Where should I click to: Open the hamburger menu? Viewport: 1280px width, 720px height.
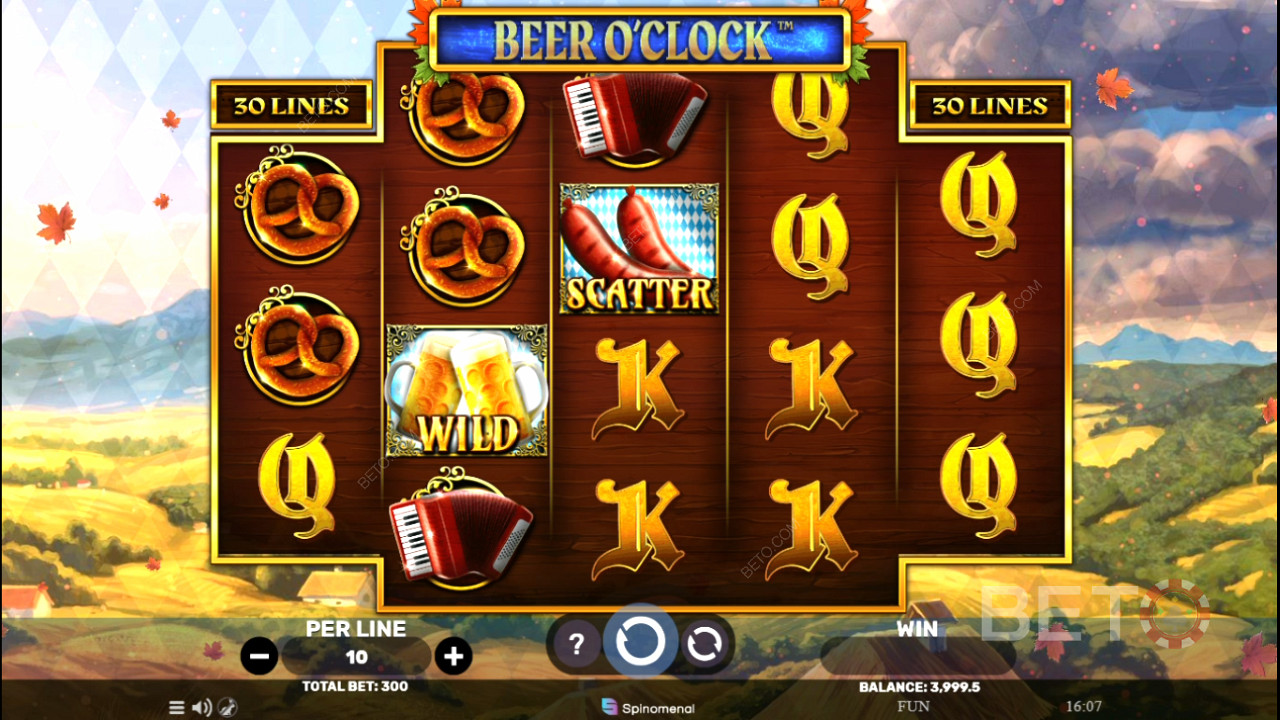click(x=177, y=707)
